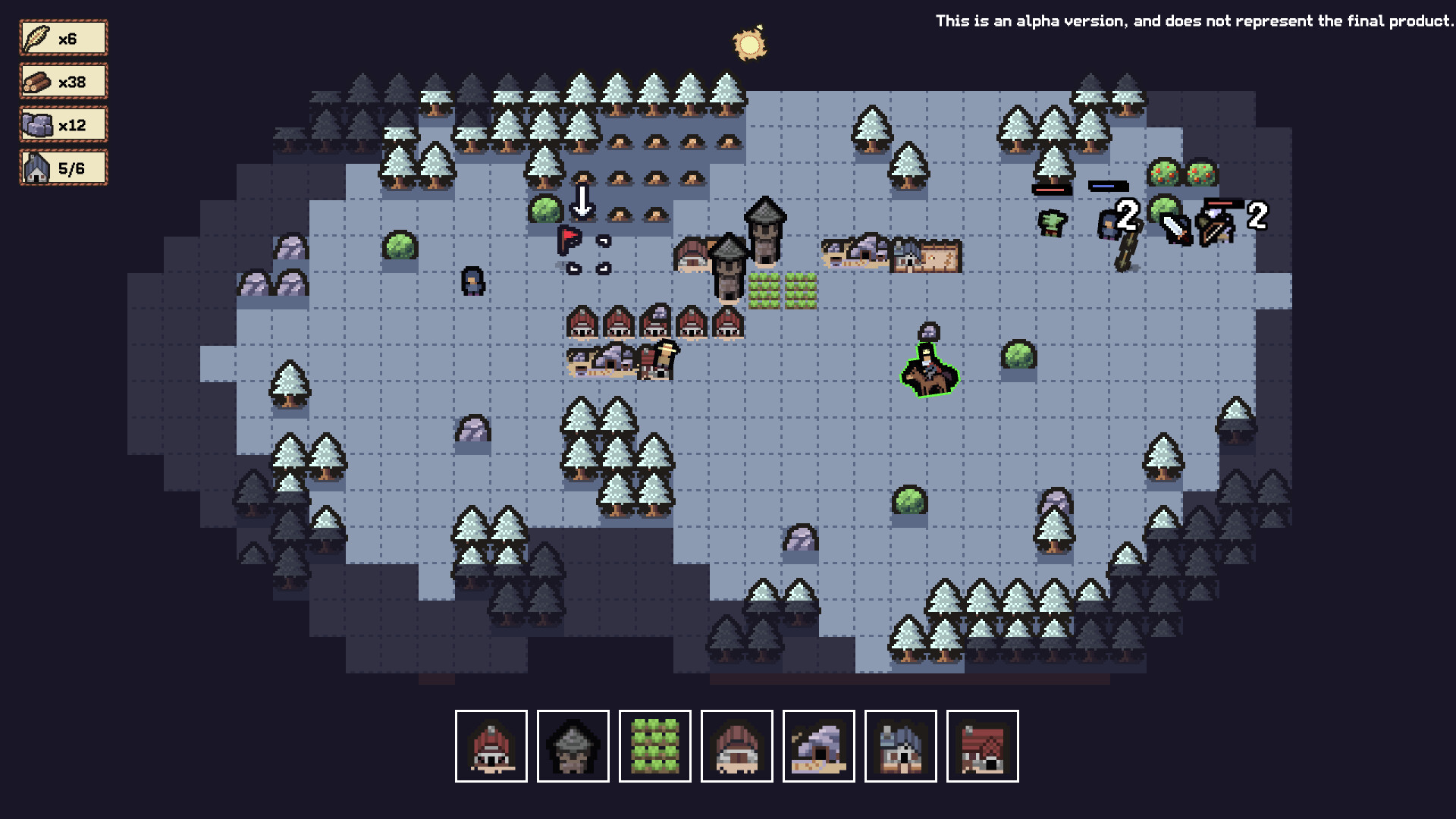Select the stone watchtower building icon

573,745
